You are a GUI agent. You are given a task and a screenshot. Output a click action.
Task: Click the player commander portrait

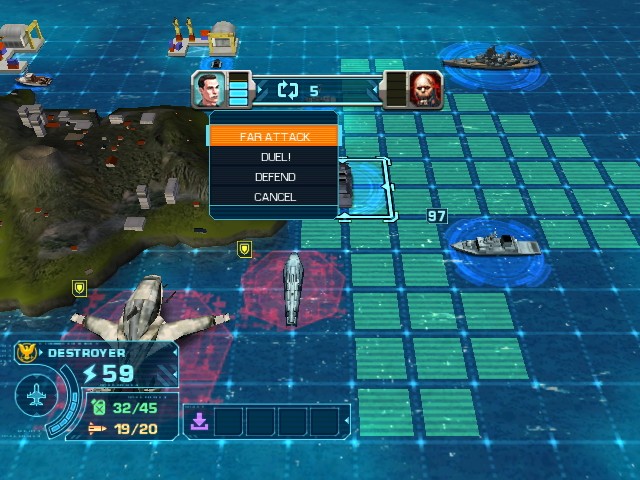point(210,90)
